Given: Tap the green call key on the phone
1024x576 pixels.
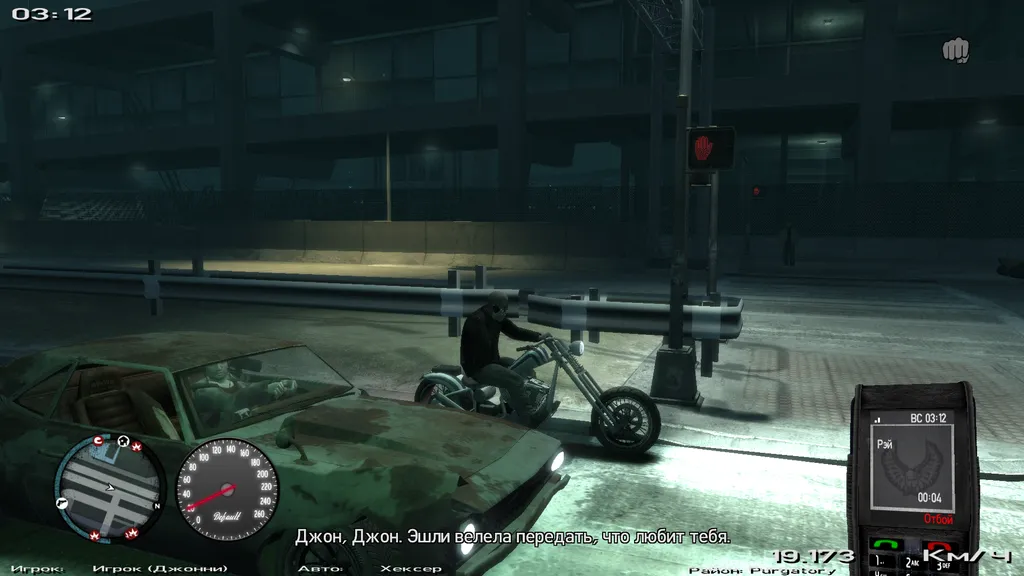Looking at the screenshot, I should point(883,546).
